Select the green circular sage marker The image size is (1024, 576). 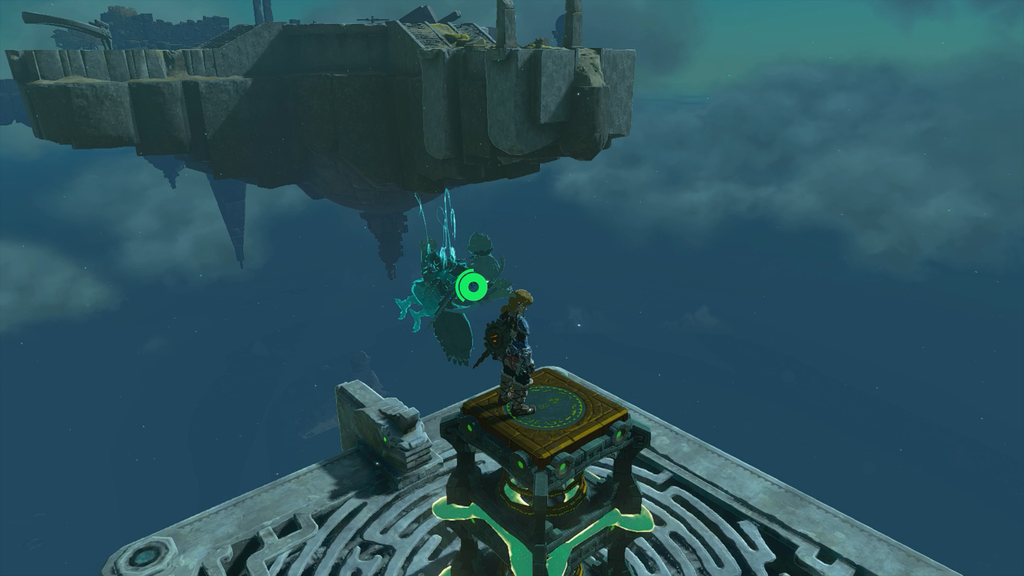tap(471, 288)
